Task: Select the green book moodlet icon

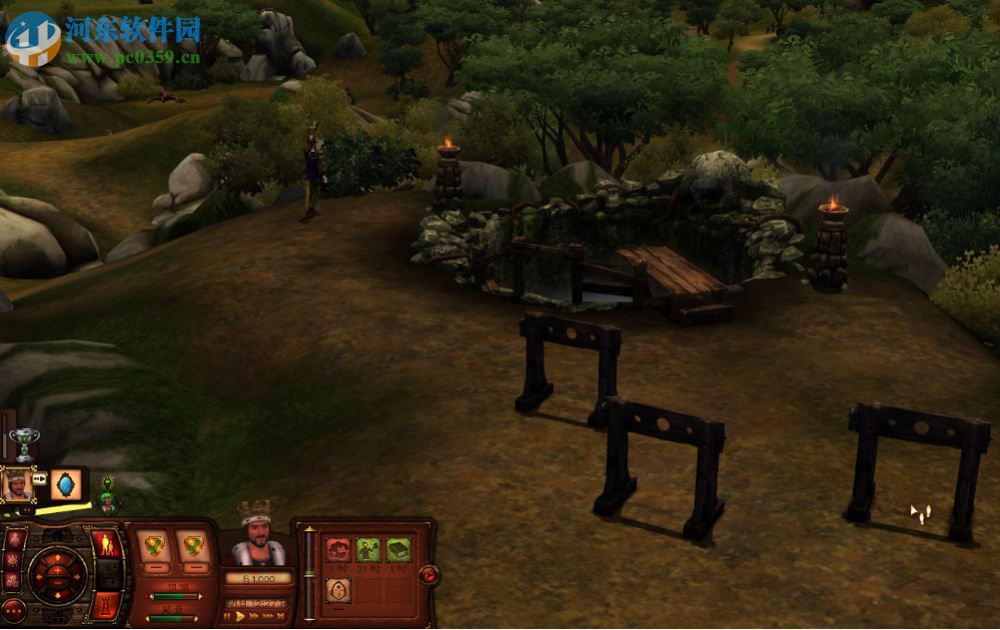Action: click(398, 548)
